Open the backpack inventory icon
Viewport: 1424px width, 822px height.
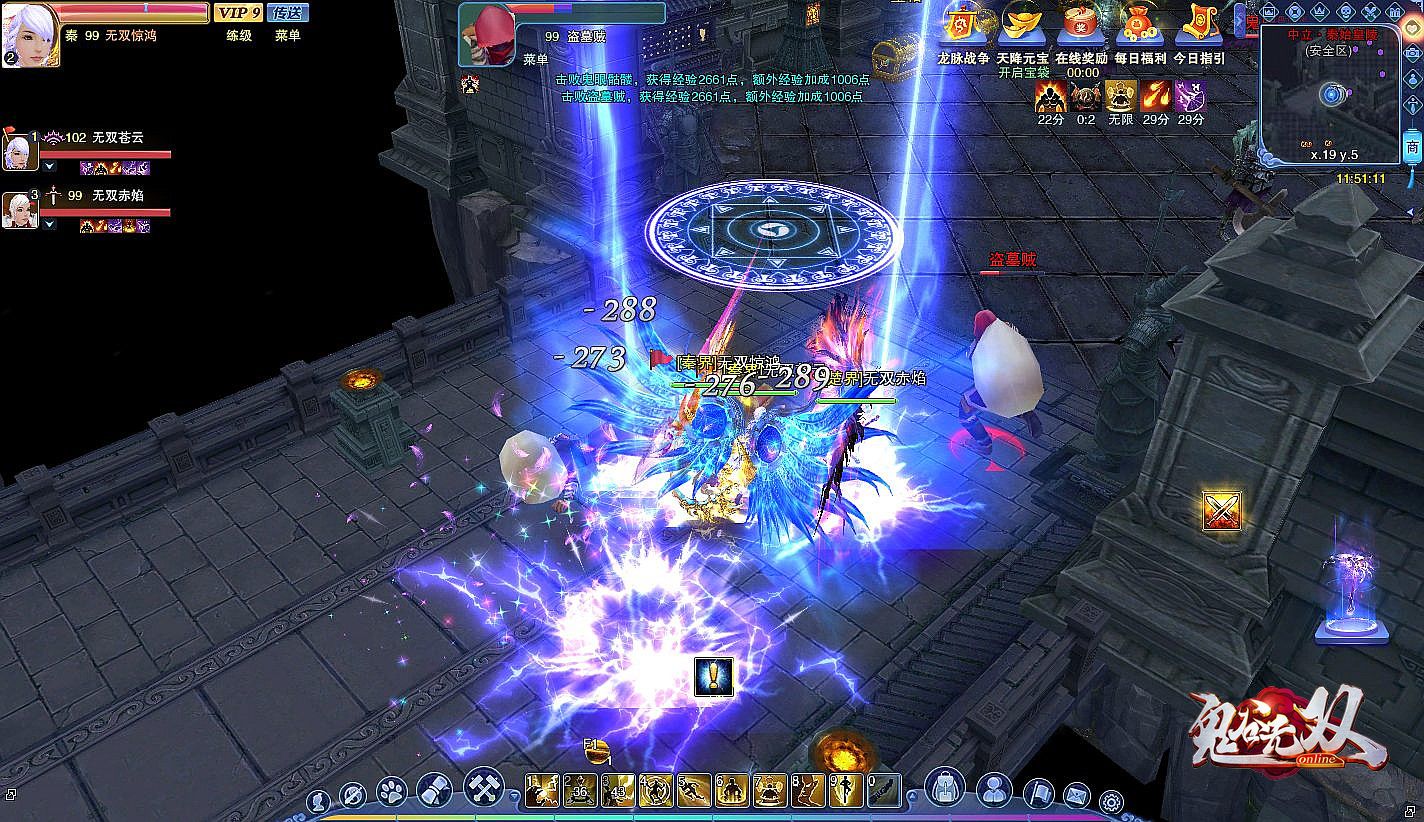tap(943, 789)
